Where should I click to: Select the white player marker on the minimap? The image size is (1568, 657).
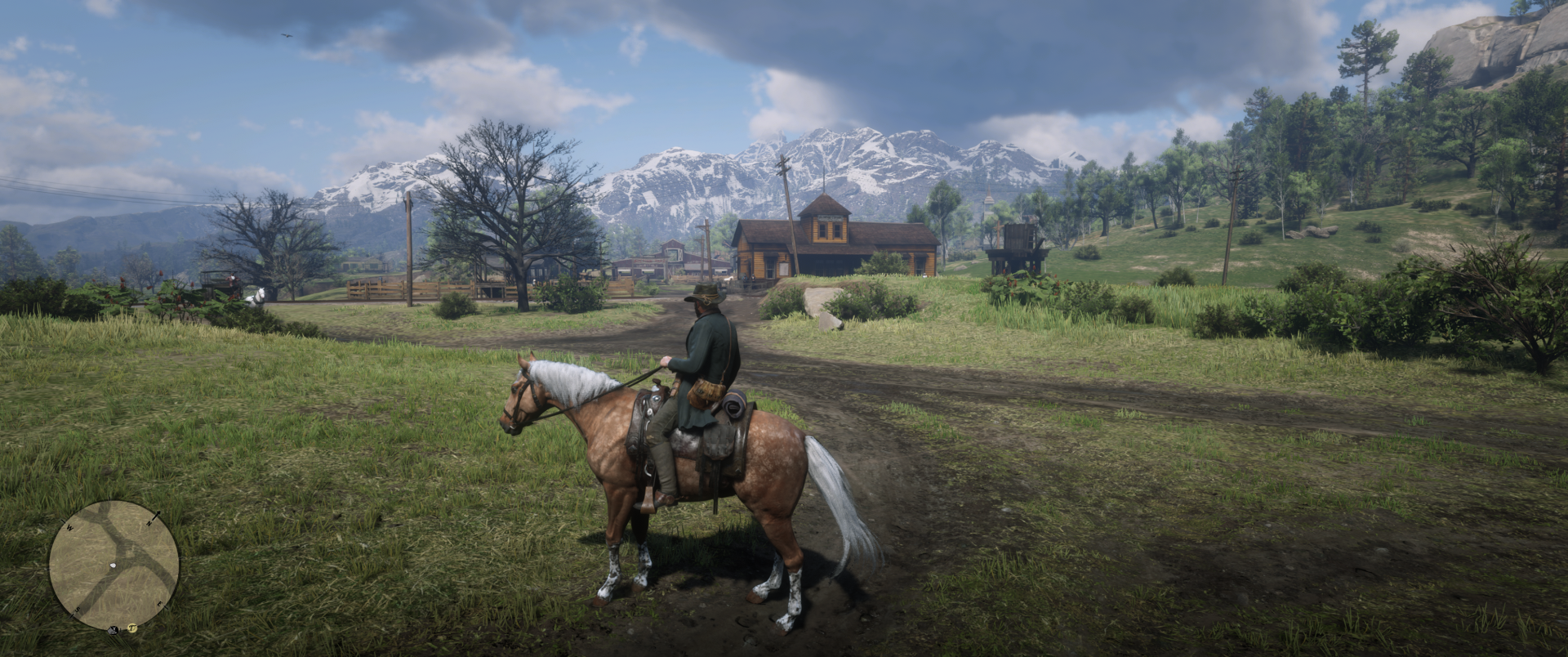coord(114,566)
